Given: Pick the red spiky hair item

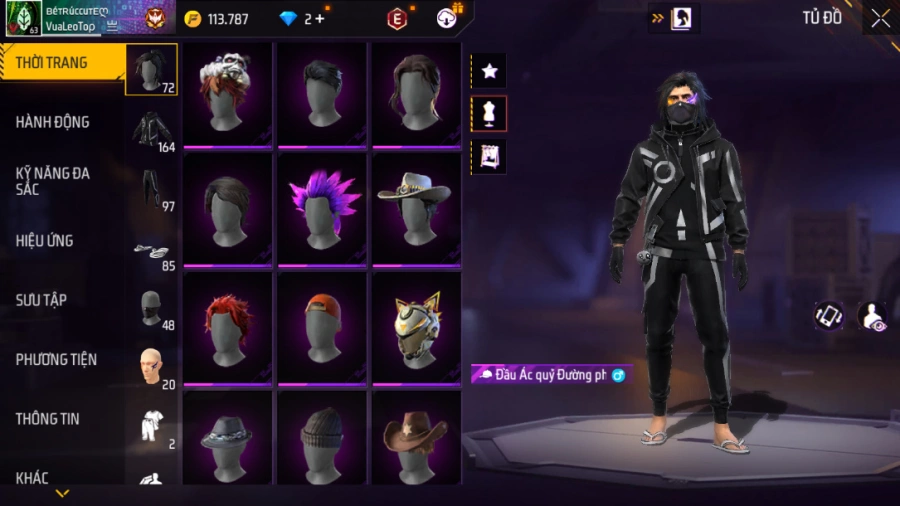Looking at the screenshot, I should click(x=228, y=327).
